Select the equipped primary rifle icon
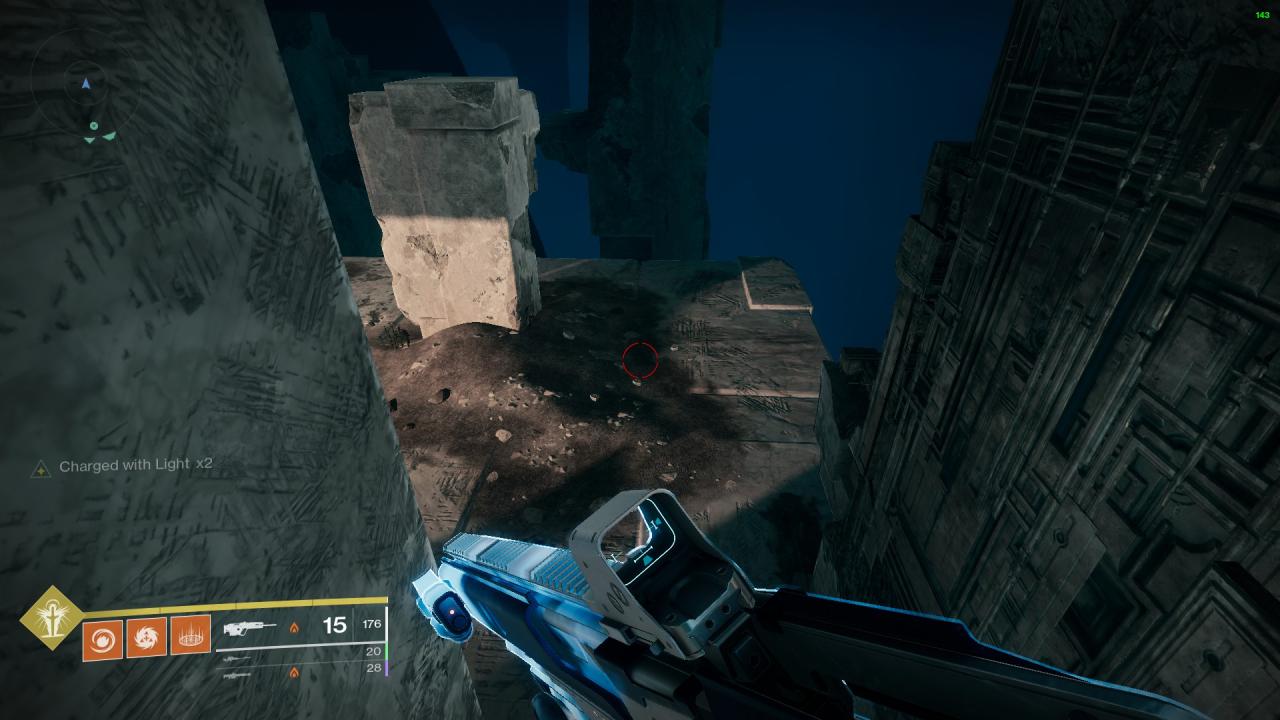The width and height of the screenshot is (1280, 720). coord(250,629)
